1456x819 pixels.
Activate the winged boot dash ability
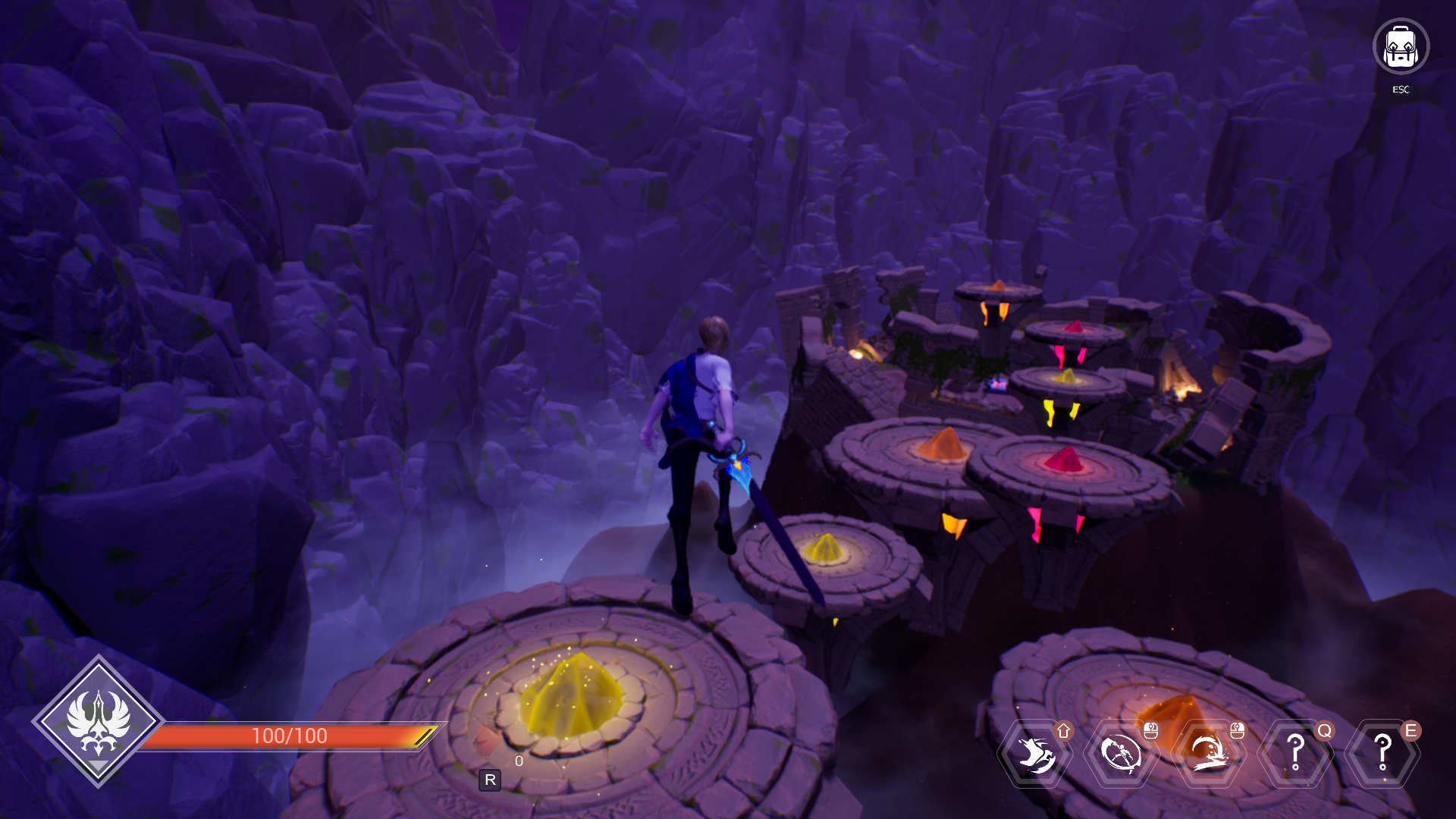pos(1034,754)
